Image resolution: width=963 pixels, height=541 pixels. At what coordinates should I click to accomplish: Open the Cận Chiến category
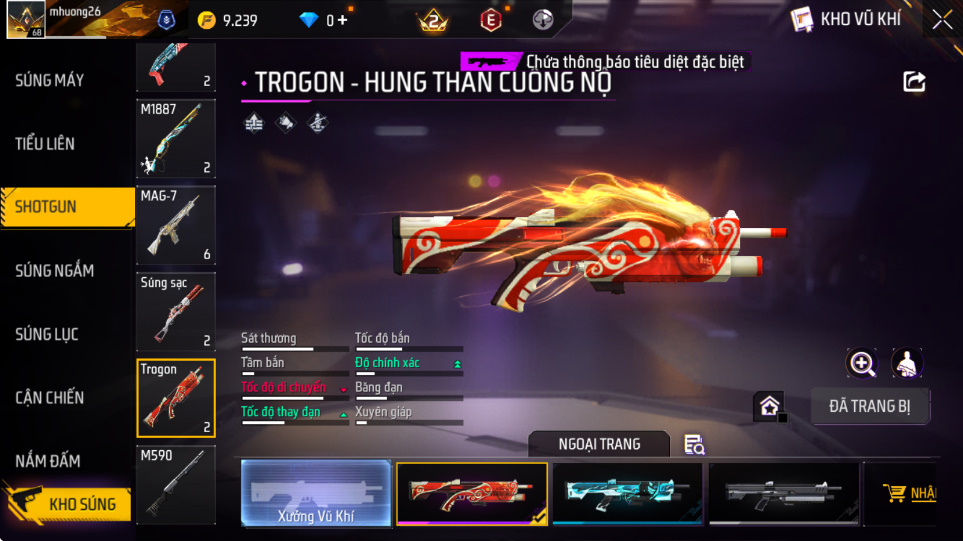(x=50, y=397)
